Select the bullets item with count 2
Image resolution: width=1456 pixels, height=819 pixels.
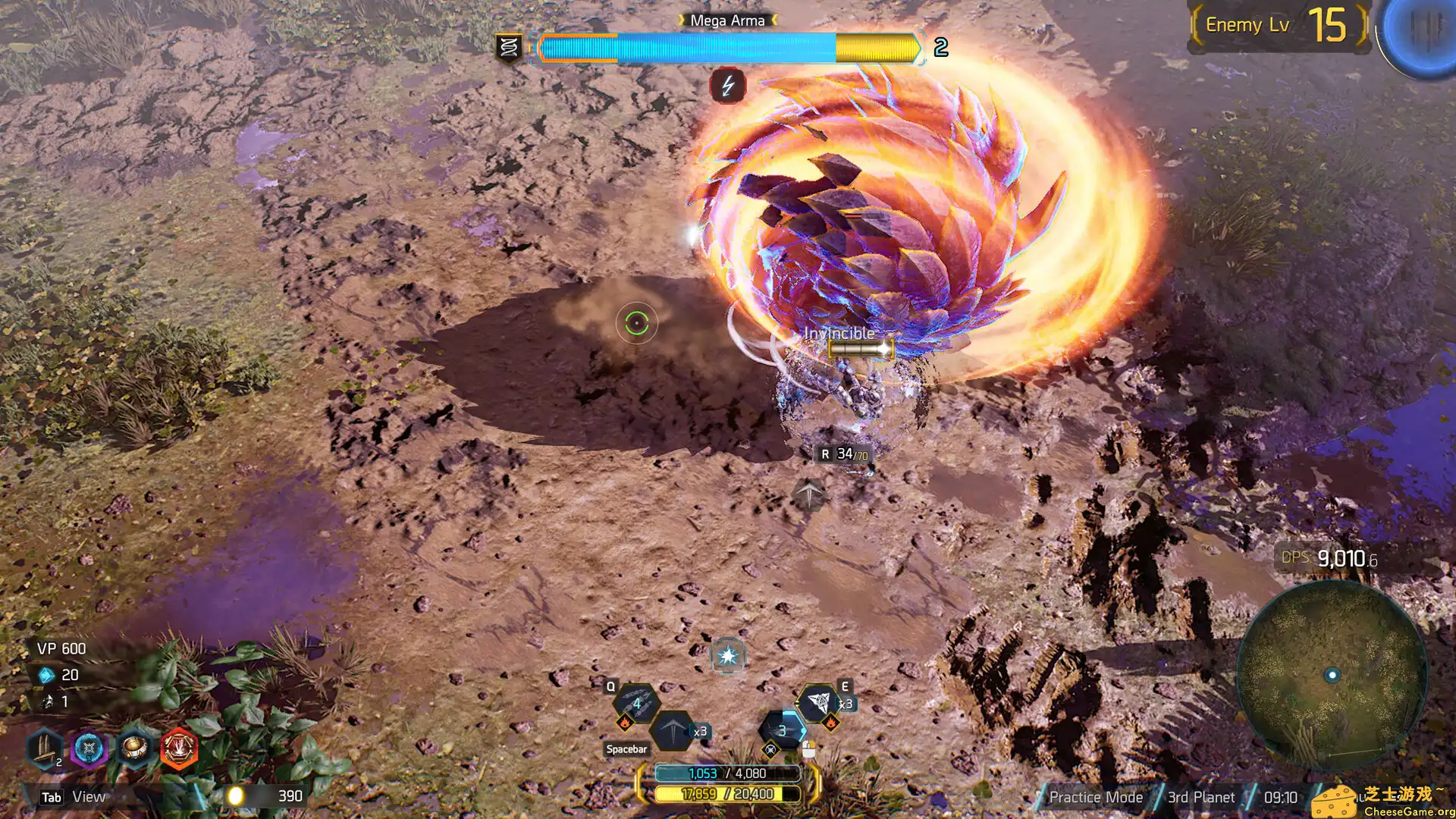pyautogui.click(x=45, y=748)
